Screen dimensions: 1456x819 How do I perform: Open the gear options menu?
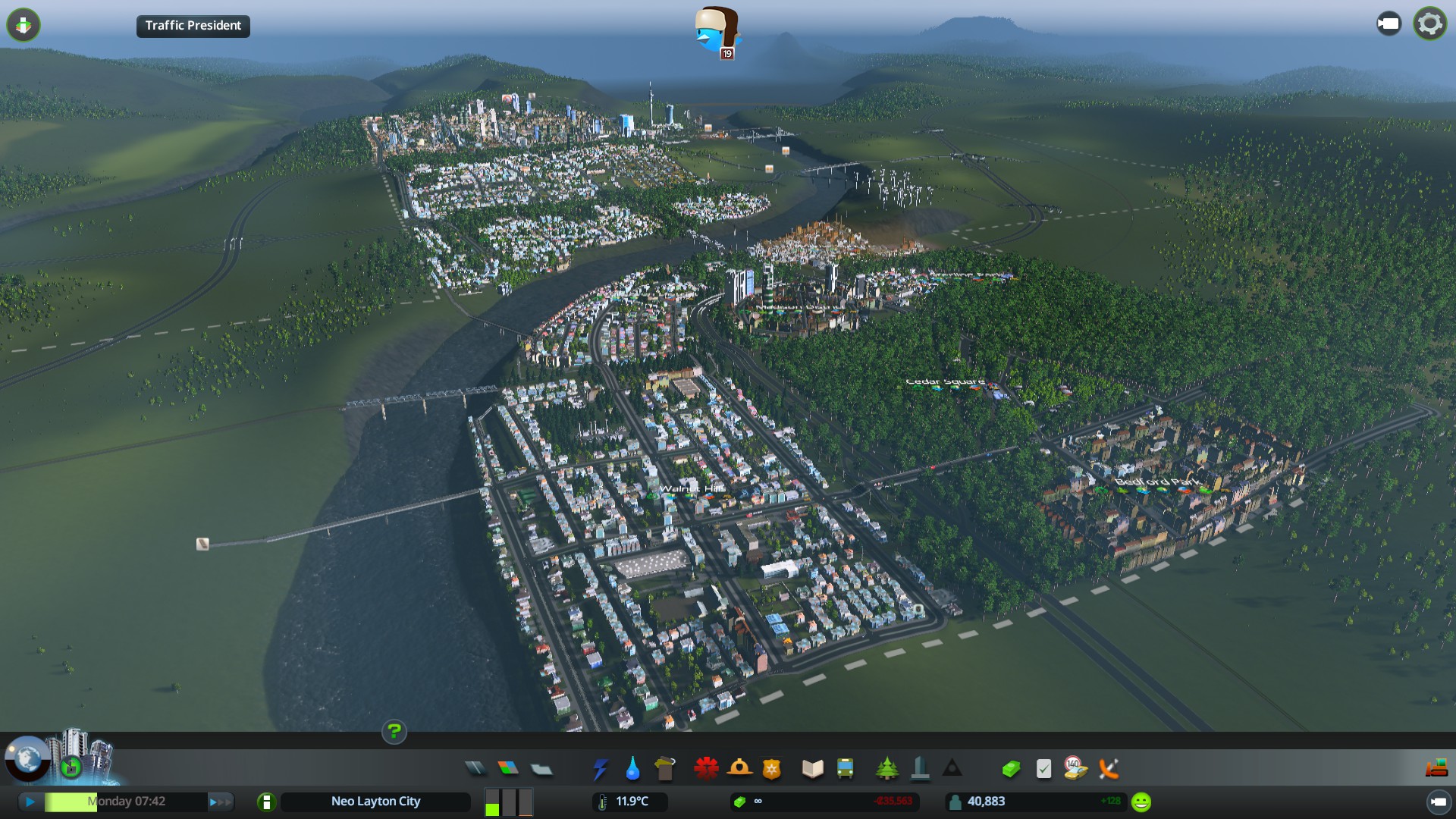[x=1429, y=24]
